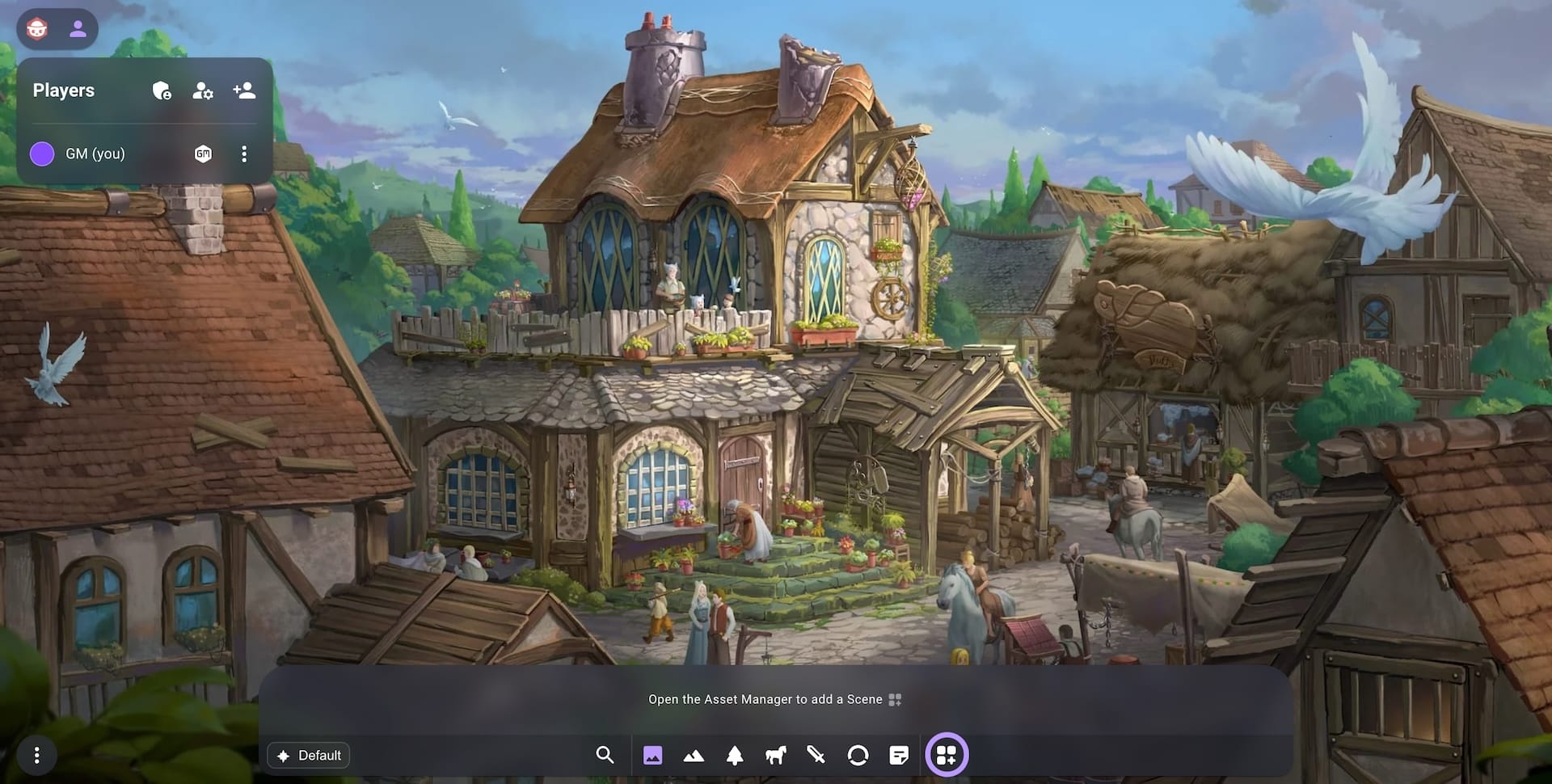The image size is (1552, 784).
Task: Open search with the magnifying glass icon
Action: 605,756
